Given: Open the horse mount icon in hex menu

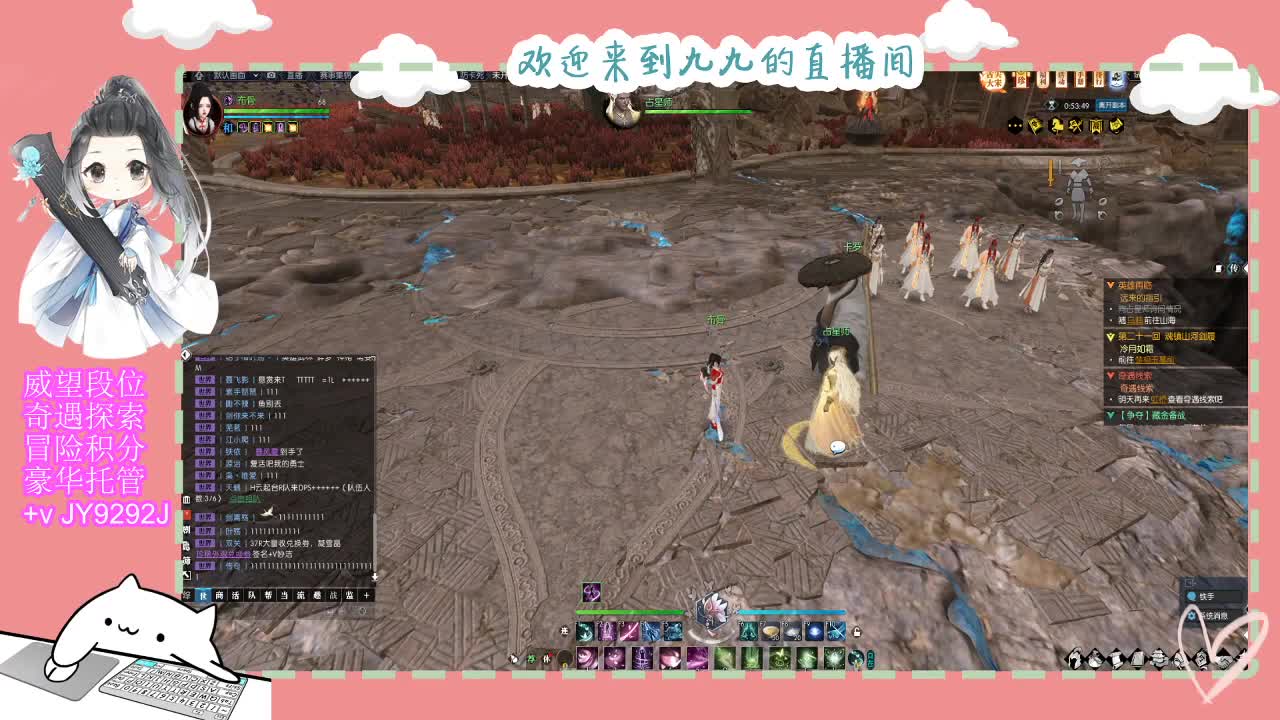Looking at the screenshot, I should 1056,126.
